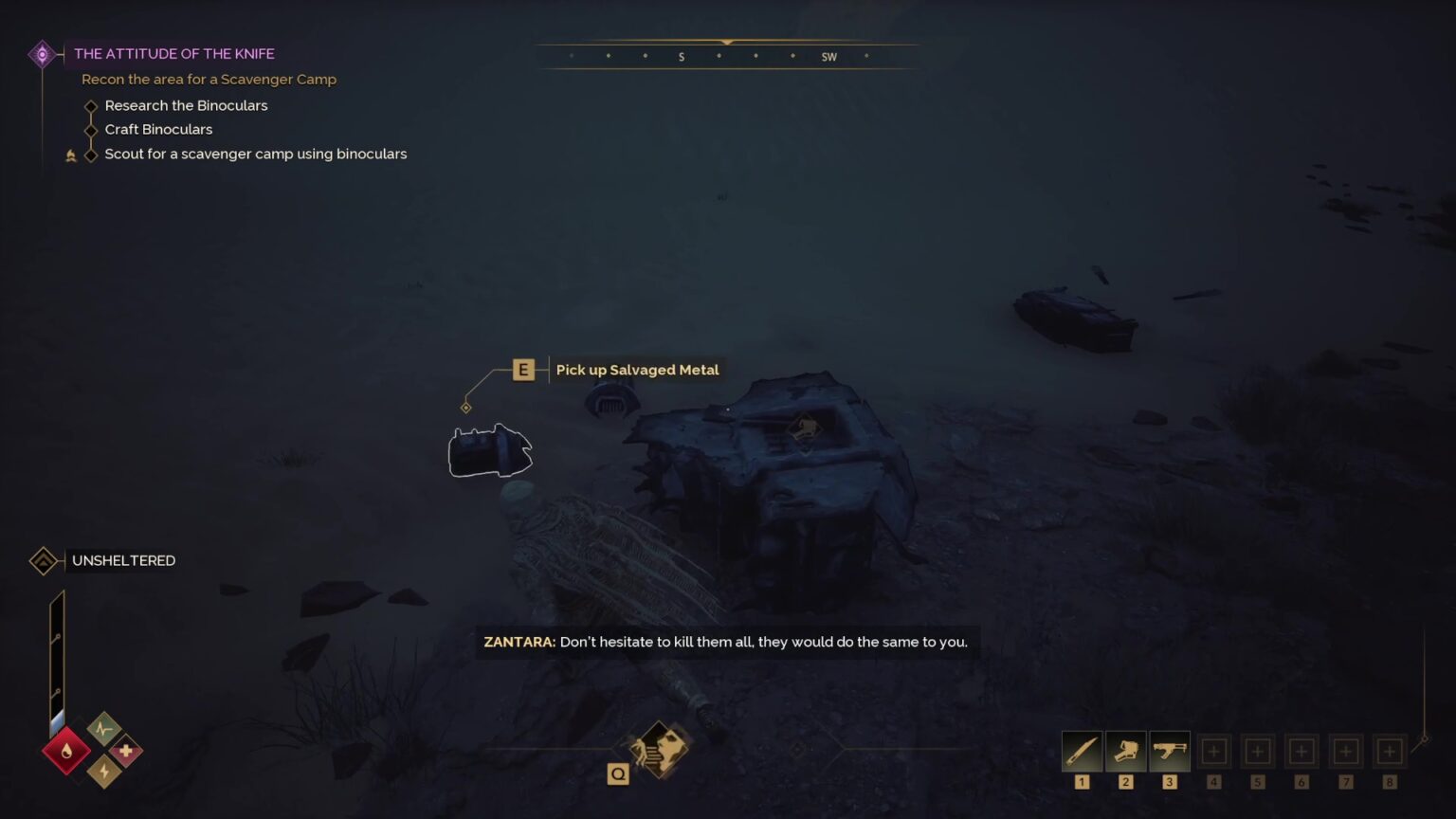Expand empty hotbar slot 8 with plus sign
Viewport: 1456px width, 819px height.
tap(1390, 750)
